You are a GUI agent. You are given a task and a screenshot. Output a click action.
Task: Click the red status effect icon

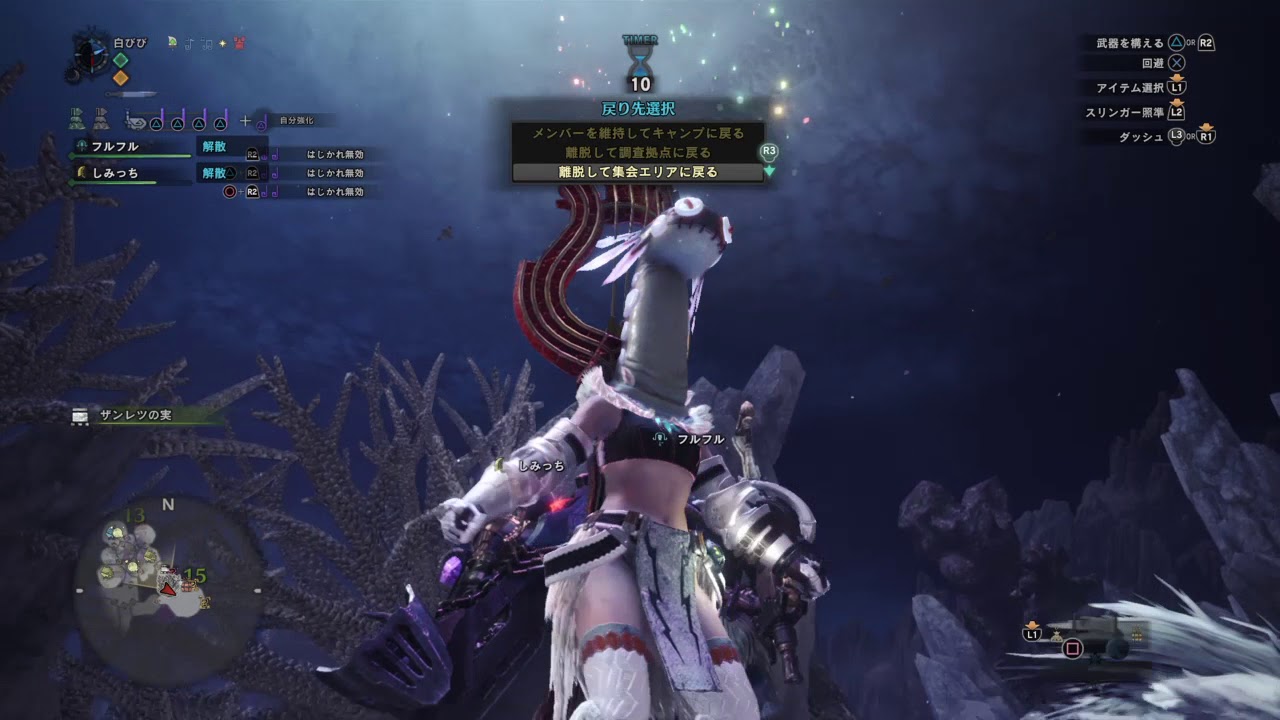click(x=239, y=43)
